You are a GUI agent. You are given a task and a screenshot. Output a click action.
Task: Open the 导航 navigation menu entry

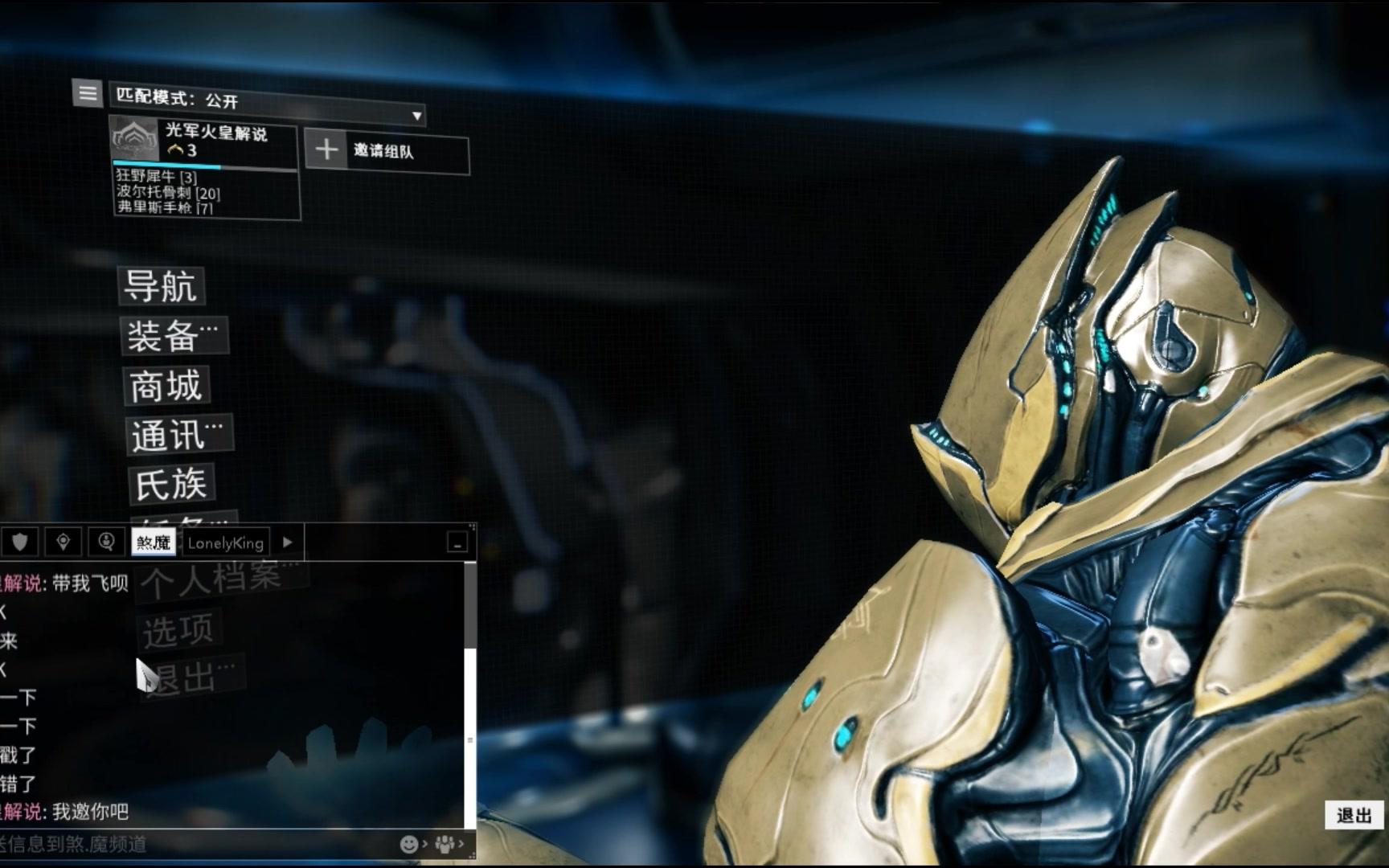pos(161,287)
